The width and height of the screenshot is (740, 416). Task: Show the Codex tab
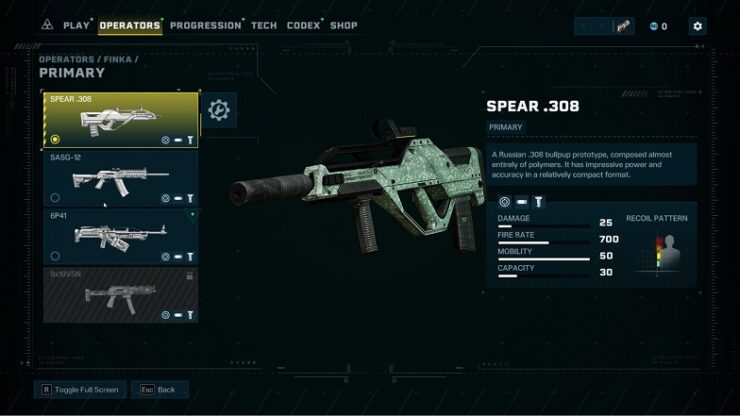tap(303, 25)
